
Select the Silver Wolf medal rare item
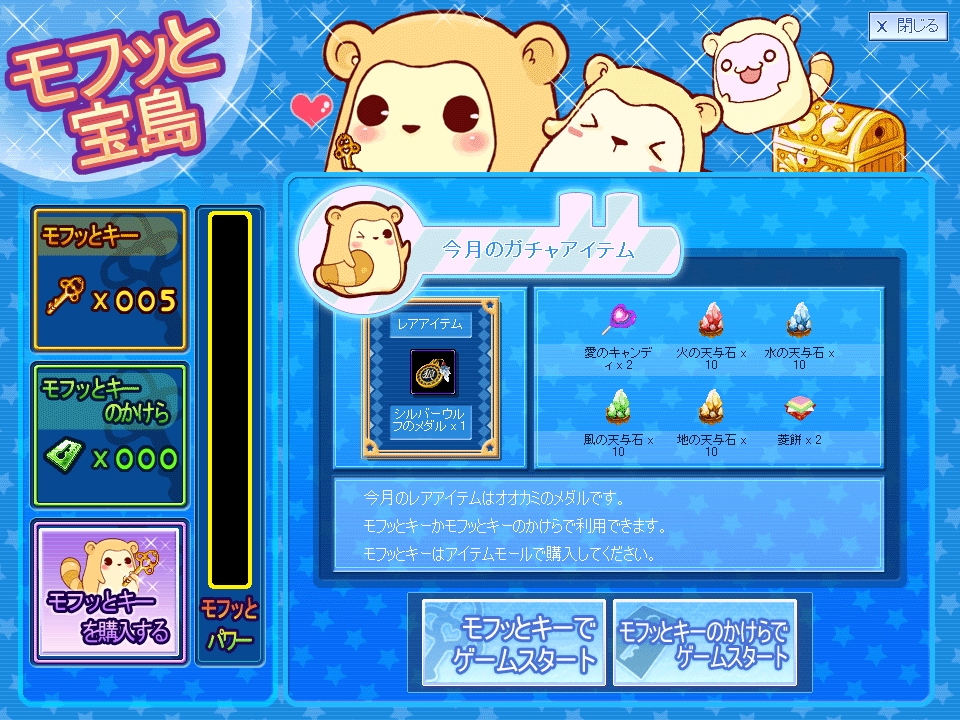coord(434,373)
